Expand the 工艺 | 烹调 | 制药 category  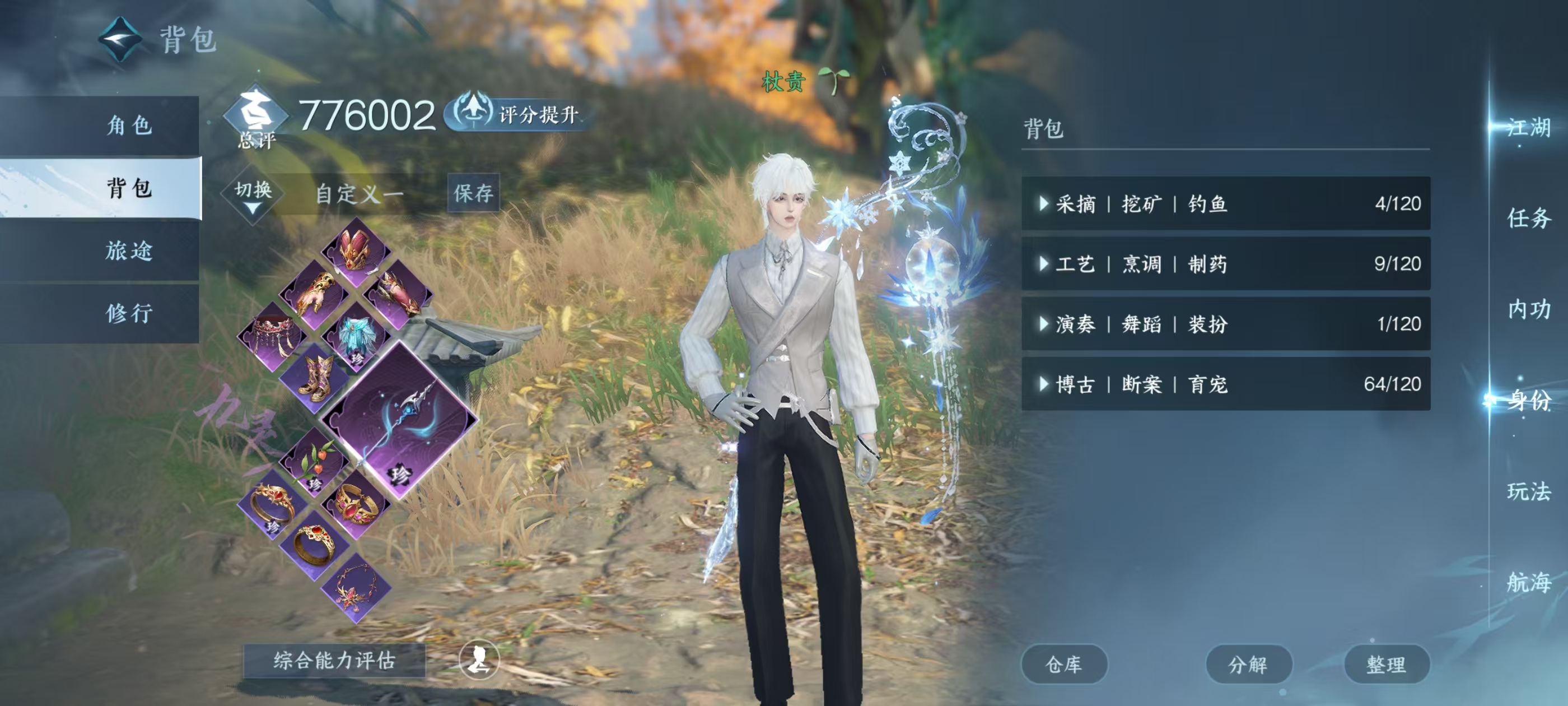[1225, 264]
